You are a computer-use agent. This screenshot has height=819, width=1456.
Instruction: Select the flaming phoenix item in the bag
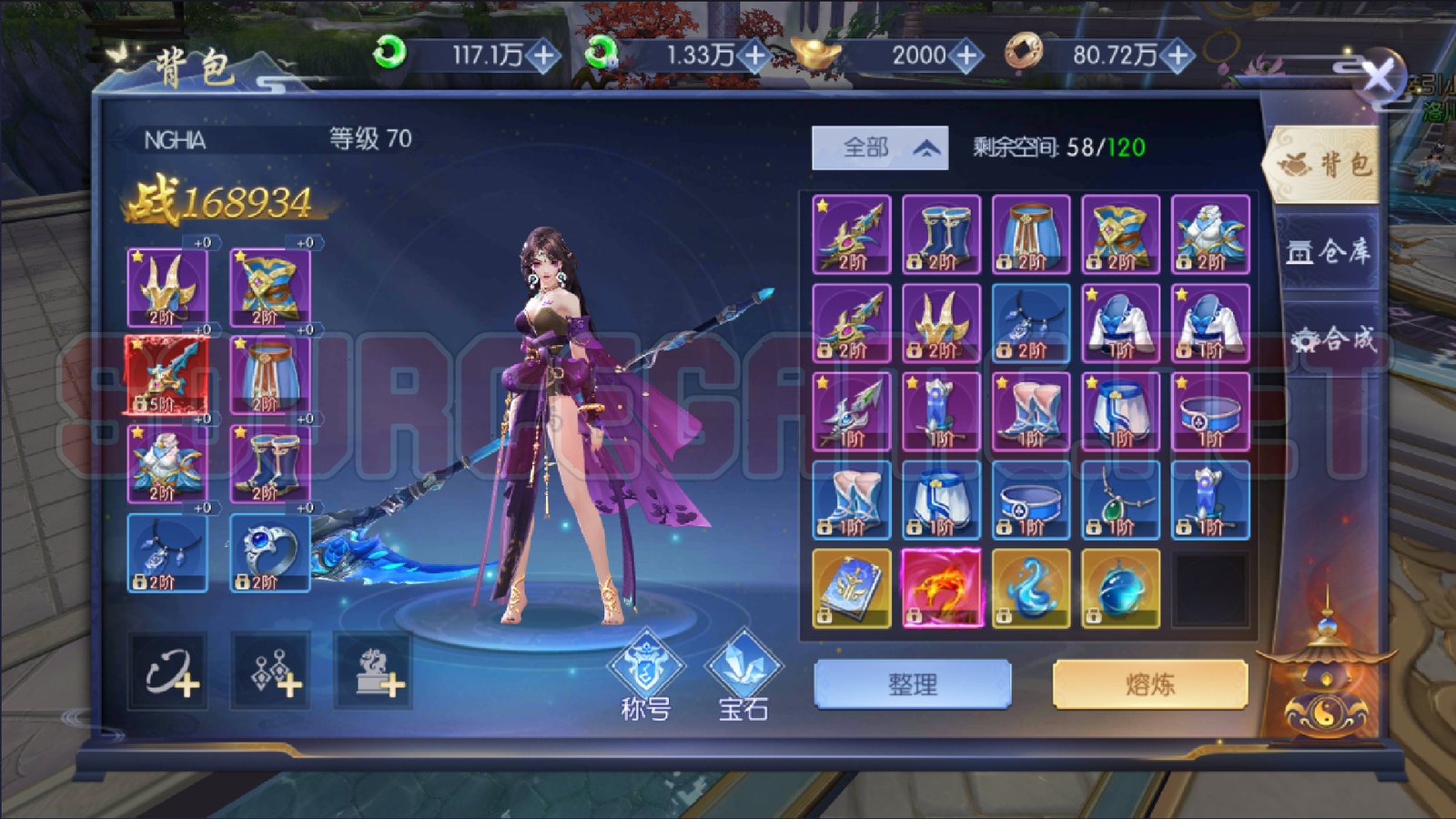click(x=942, y=588)
